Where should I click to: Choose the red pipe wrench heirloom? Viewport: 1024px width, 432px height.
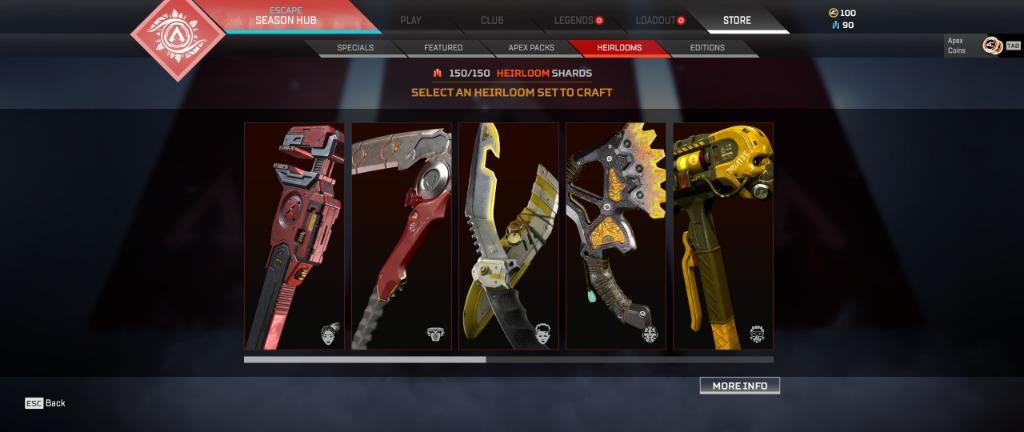[x=294, y=236]
